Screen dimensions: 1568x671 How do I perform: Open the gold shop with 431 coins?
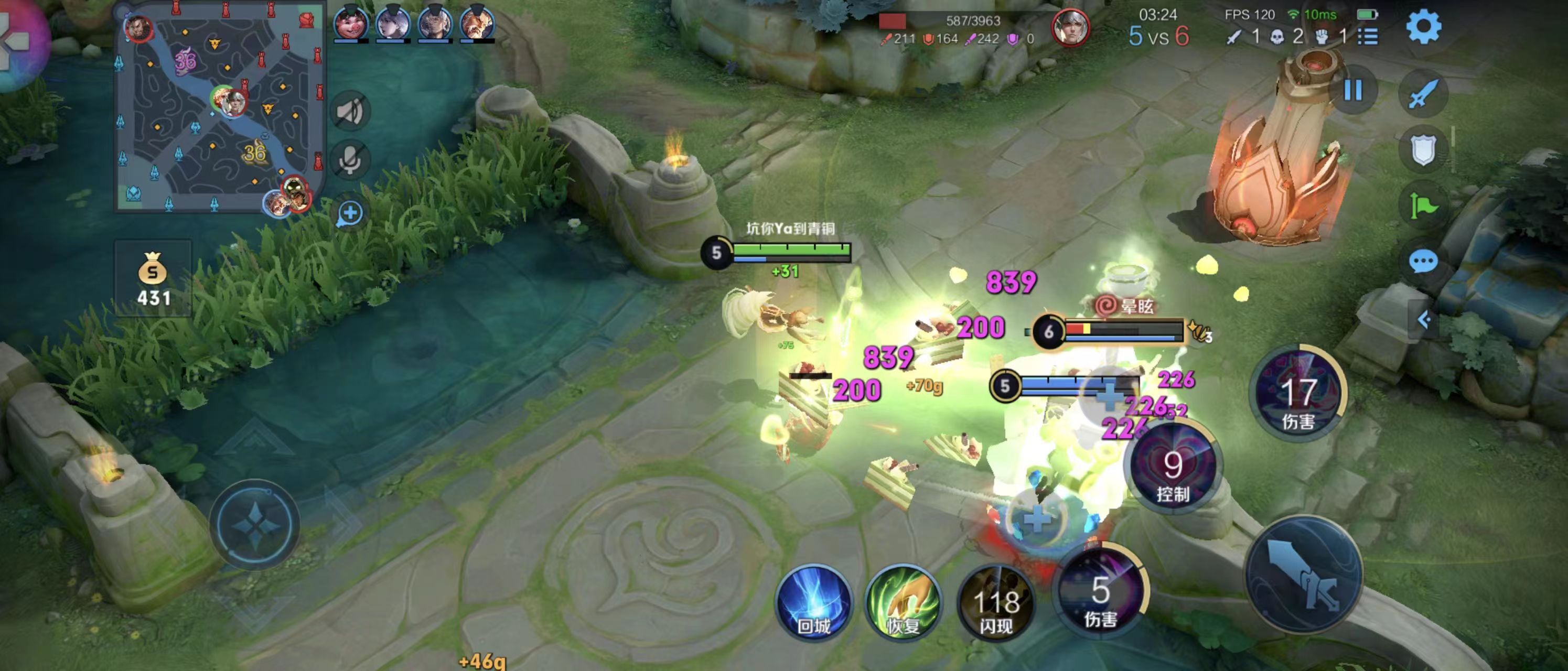click(x=153, y=278)
